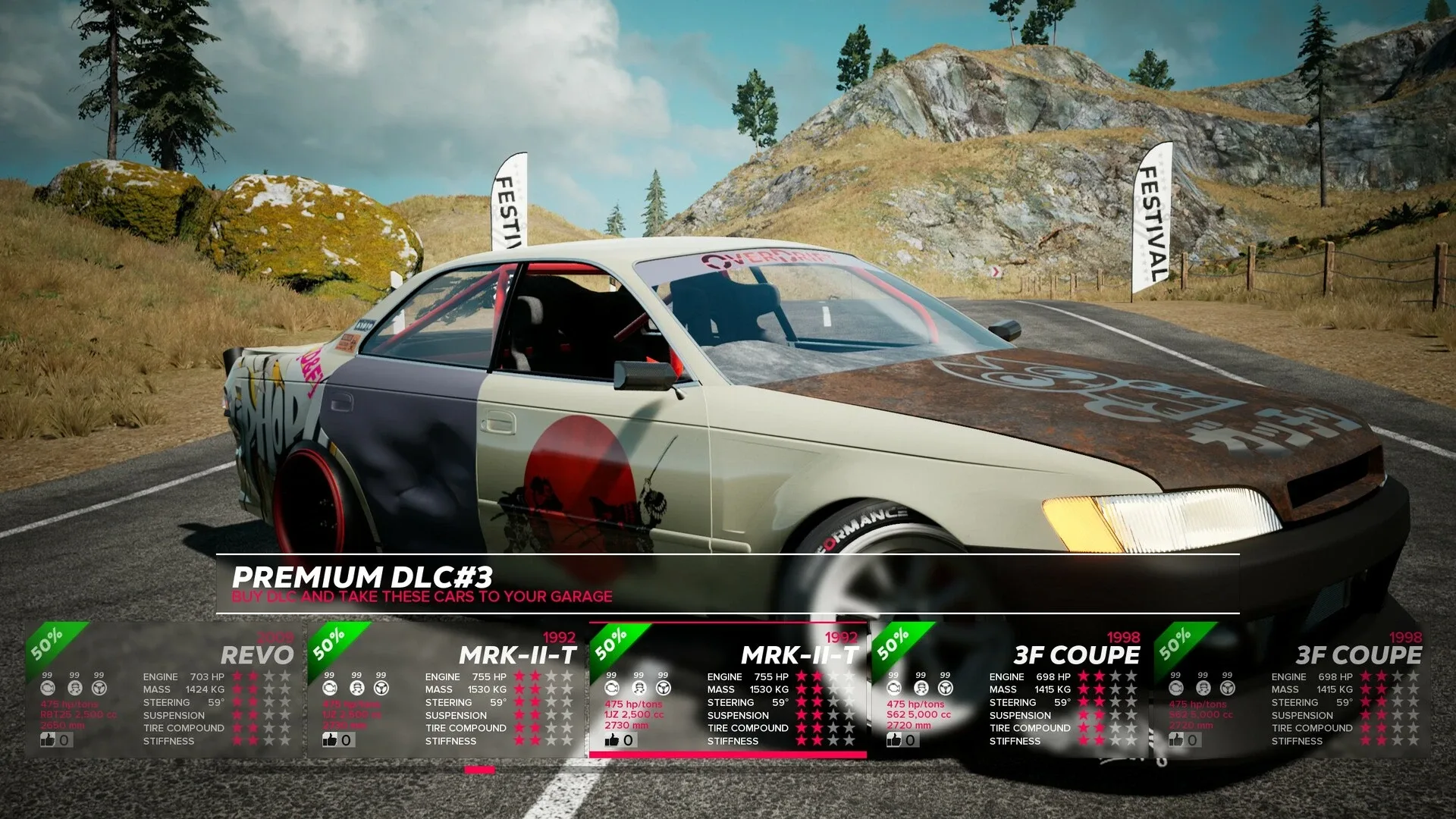Viewport: 1456px width, 819px height.
Task: Select the 3F COUPE card next to highlighted MRK-II-T
Action: pyautogui.click(x=1010, y=690)
